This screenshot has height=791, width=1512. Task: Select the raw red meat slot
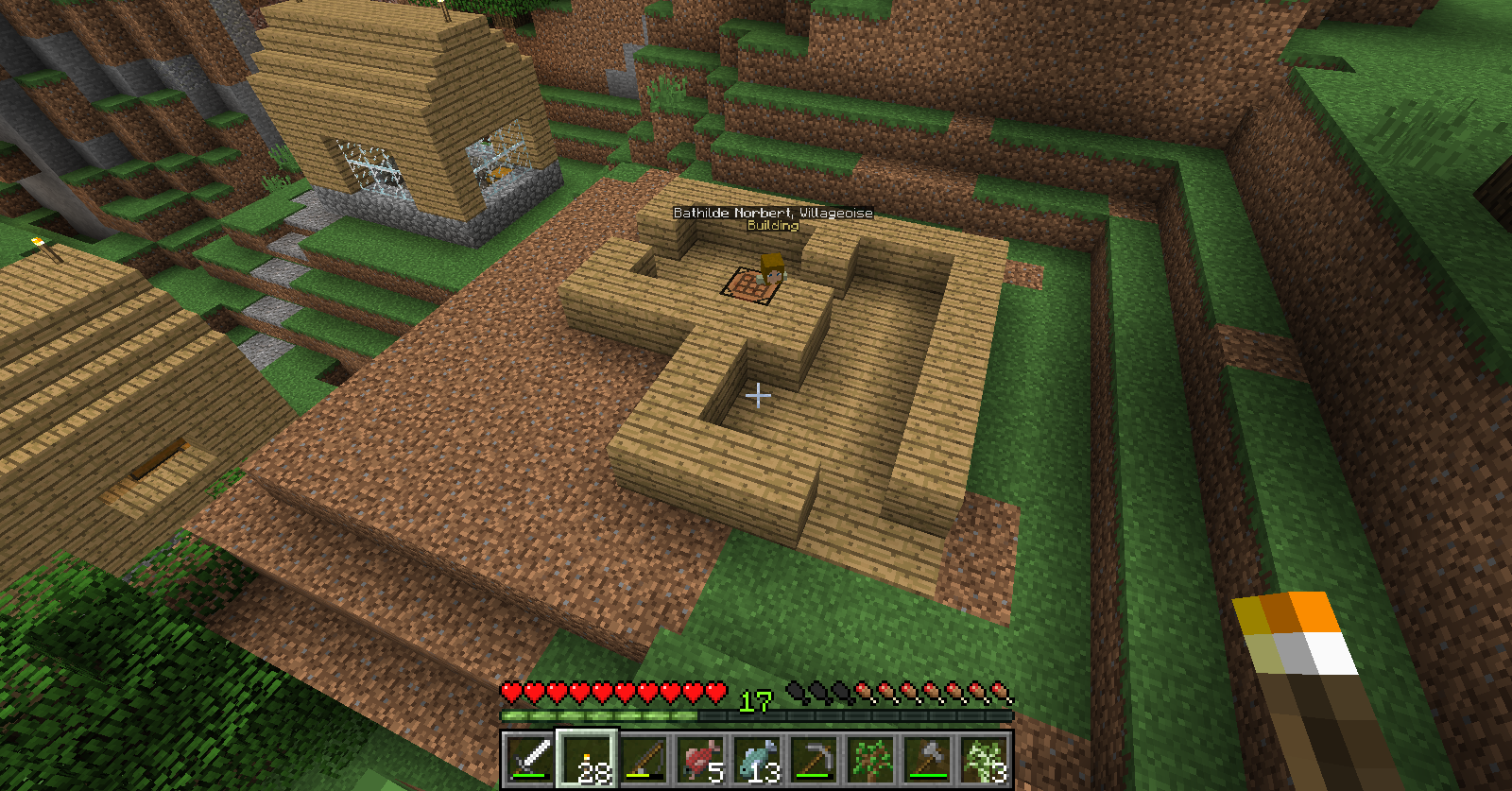coord(700,759)
